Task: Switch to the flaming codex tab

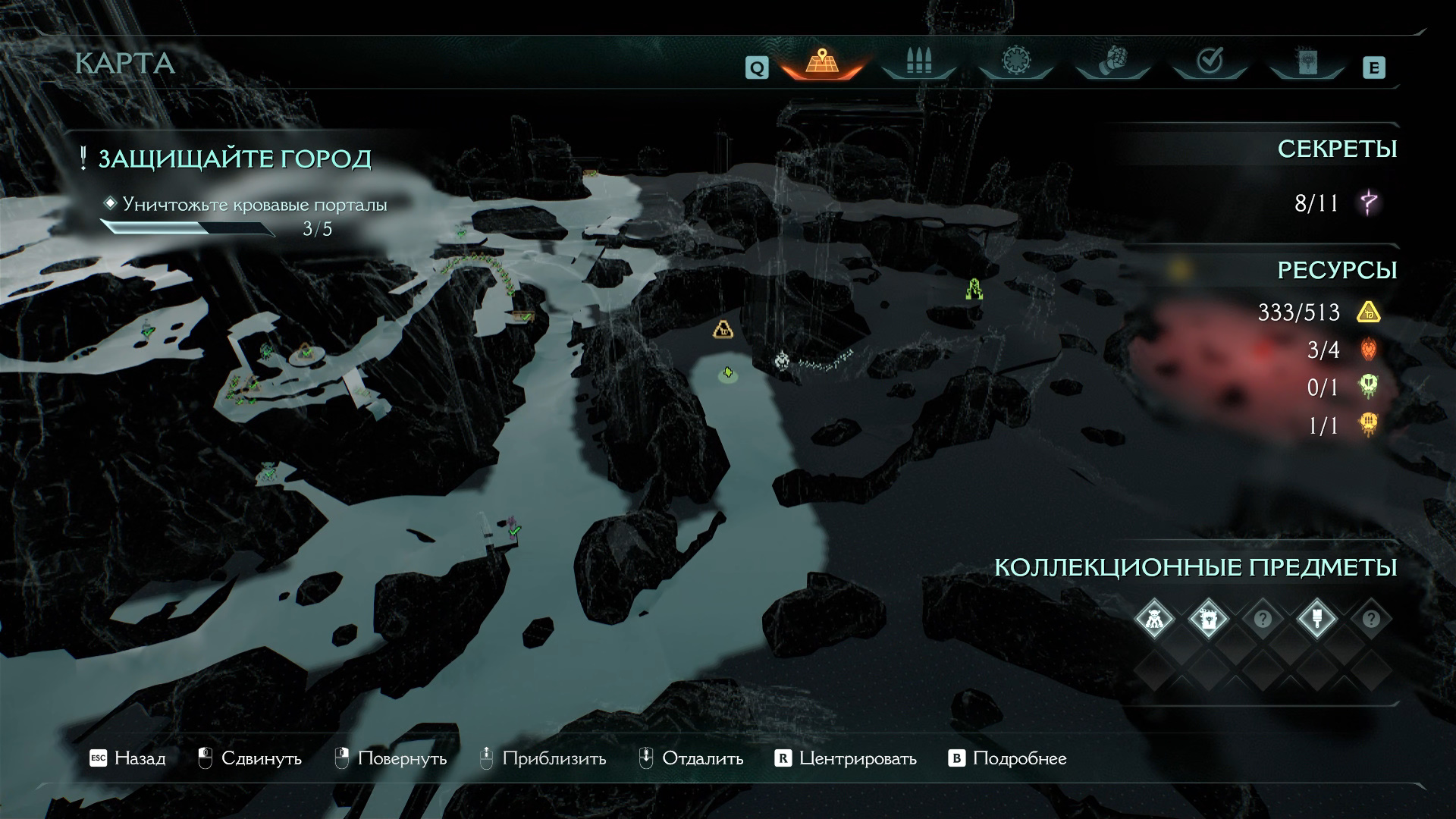Action: (1307, 62)
